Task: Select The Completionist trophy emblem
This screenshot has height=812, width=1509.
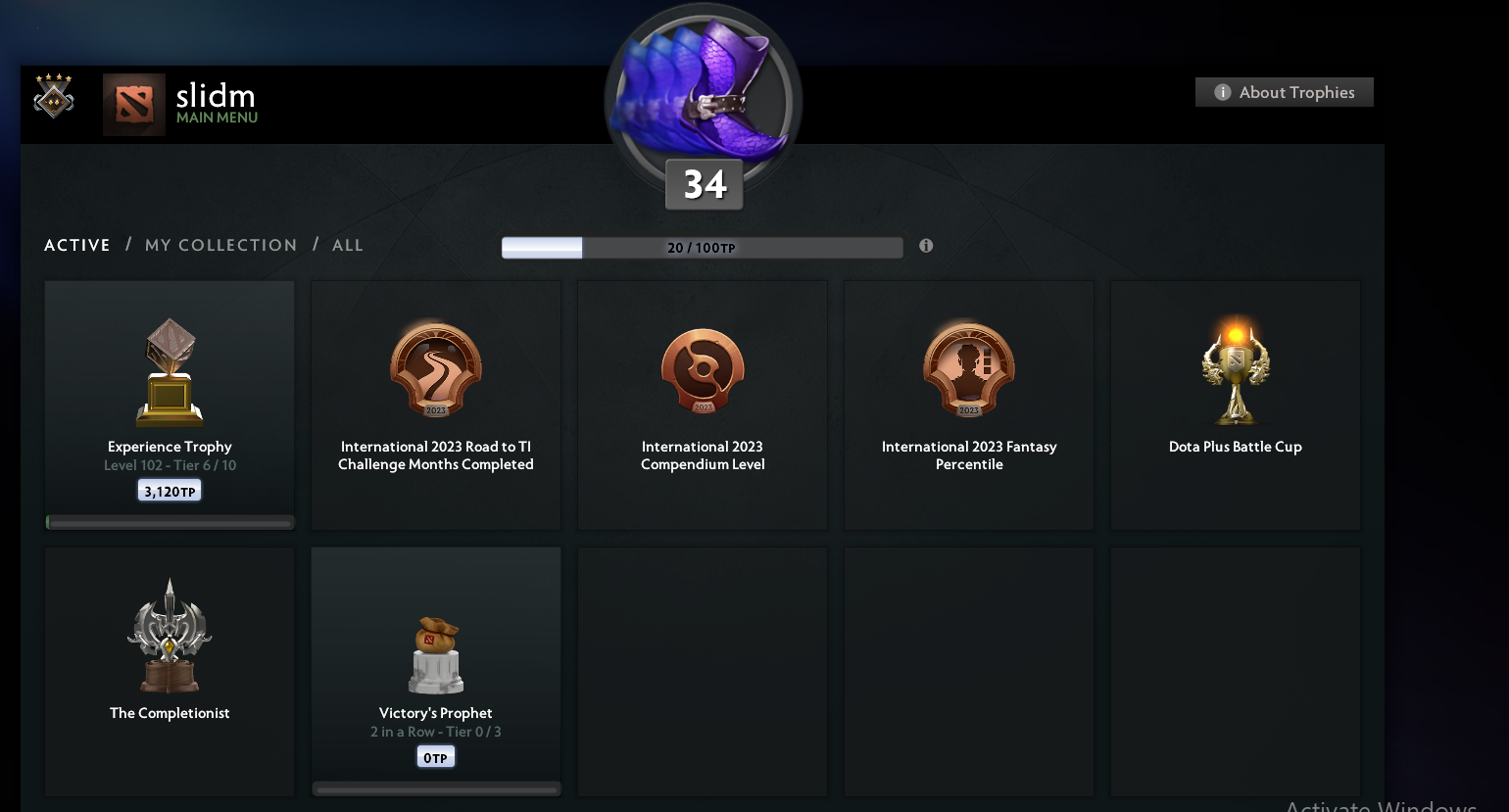Action: (x=169, y=635)
